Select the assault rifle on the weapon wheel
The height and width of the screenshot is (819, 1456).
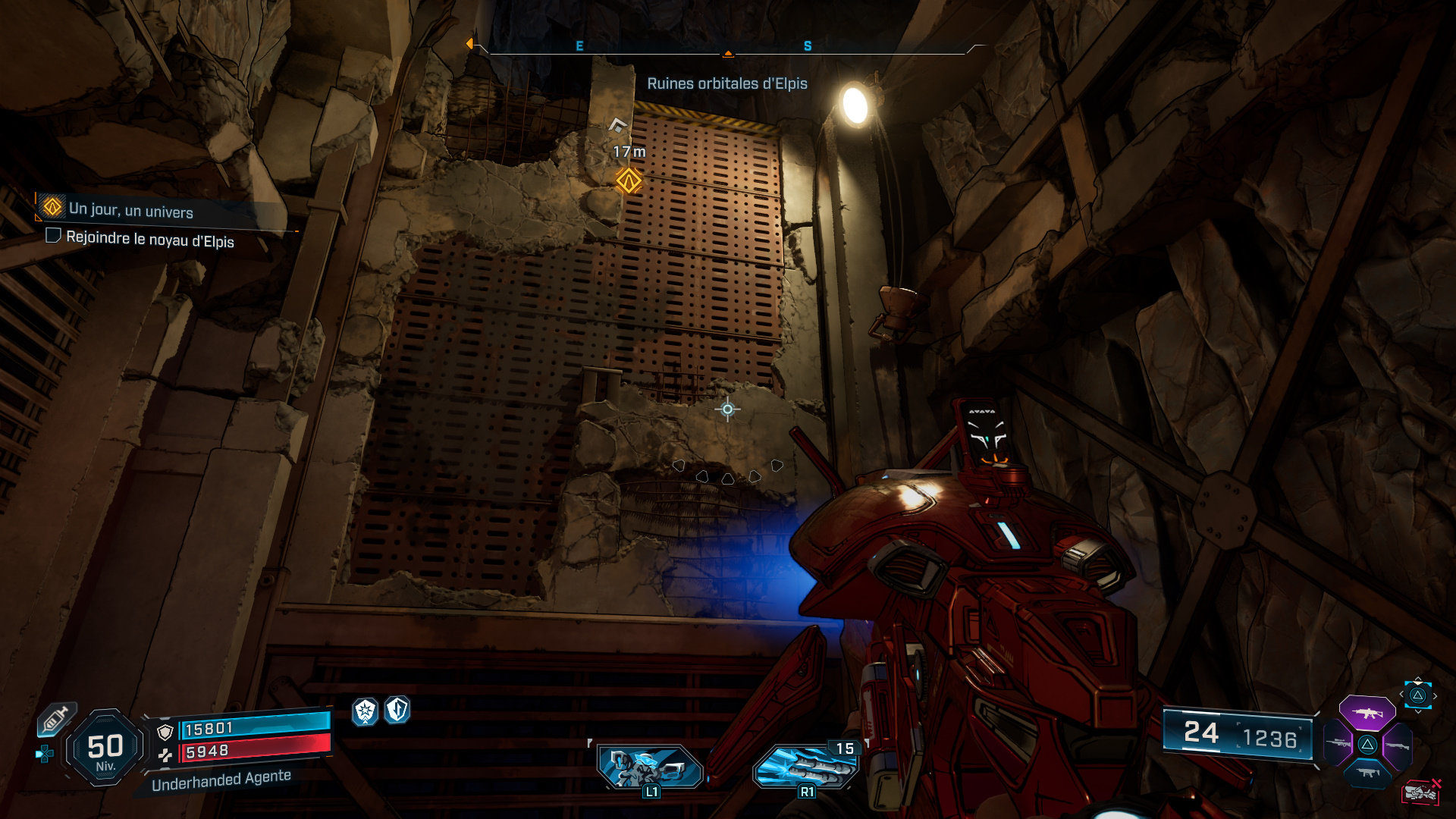[x=1368, y=713]
